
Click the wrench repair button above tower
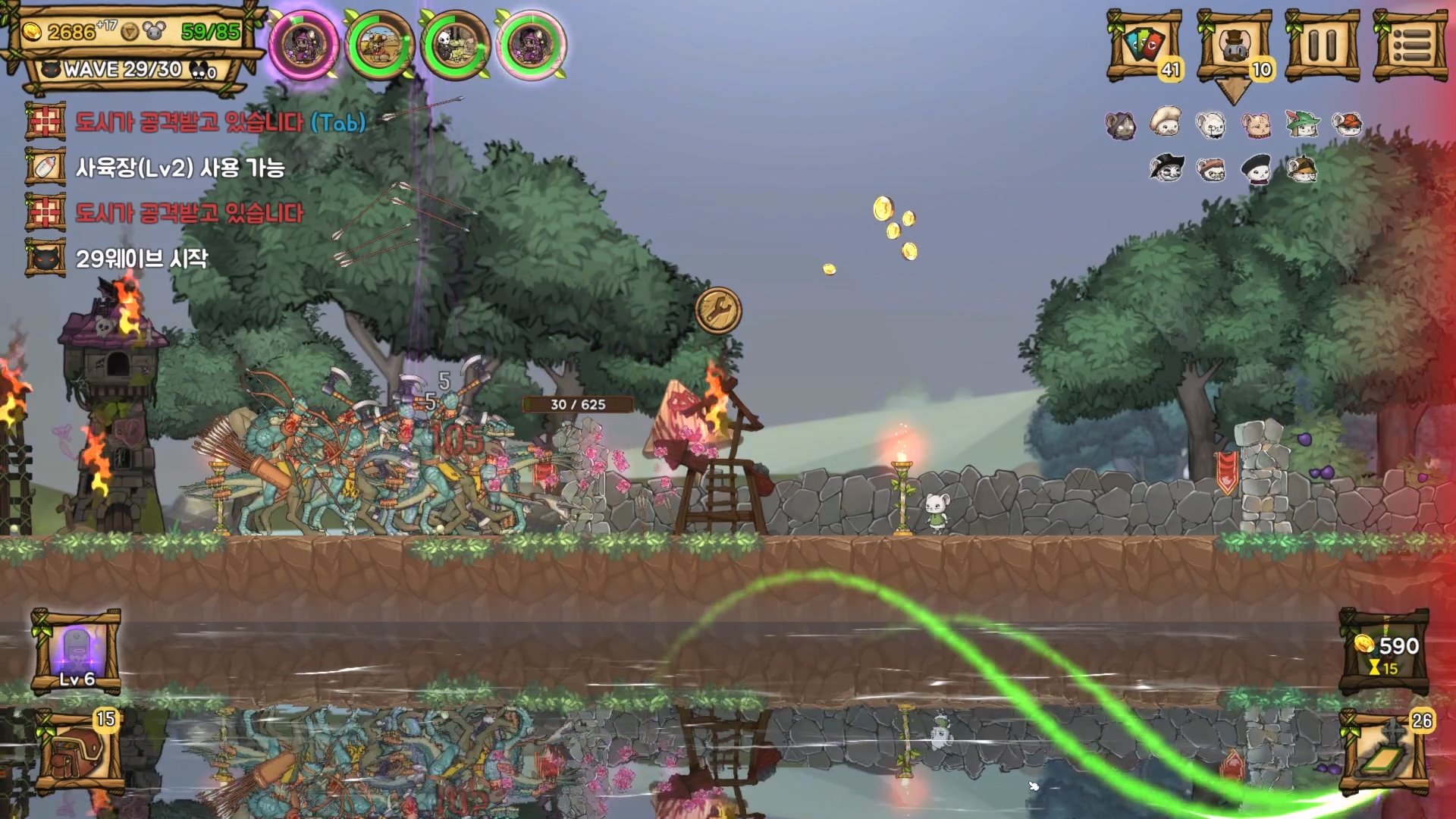coord(718,310)
